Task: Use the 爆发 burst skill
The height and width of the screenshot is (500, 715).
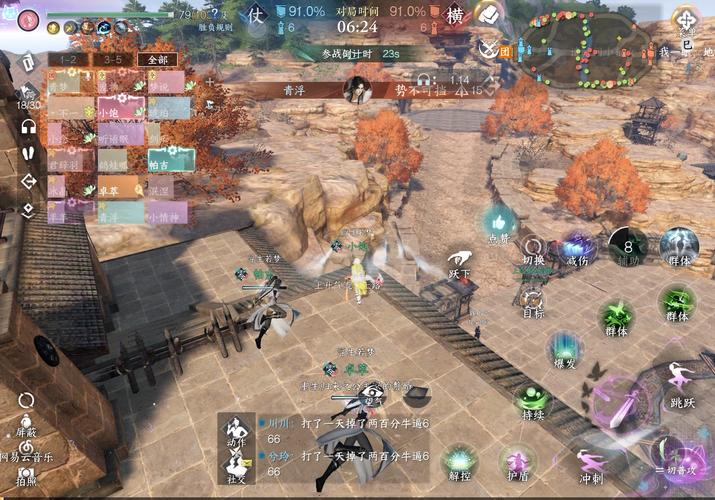Action: tap(565, 349)
